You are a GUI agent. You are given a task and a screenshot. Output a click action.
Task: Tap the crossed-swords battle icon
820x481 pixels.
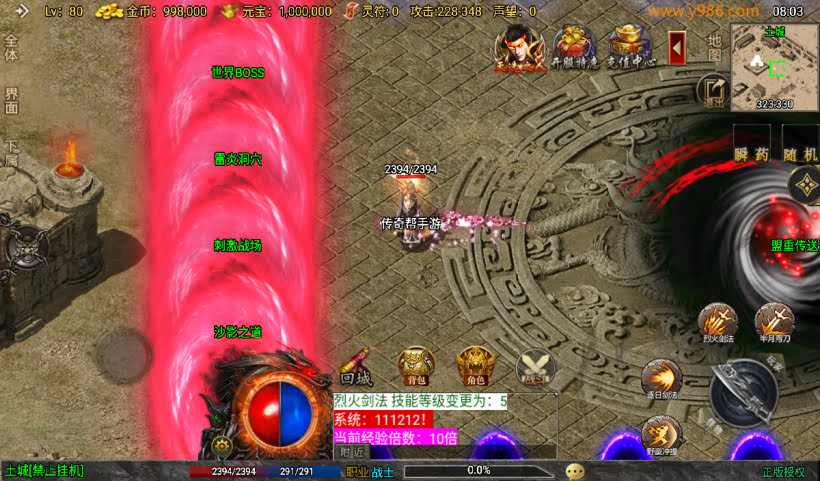[536, 366]
